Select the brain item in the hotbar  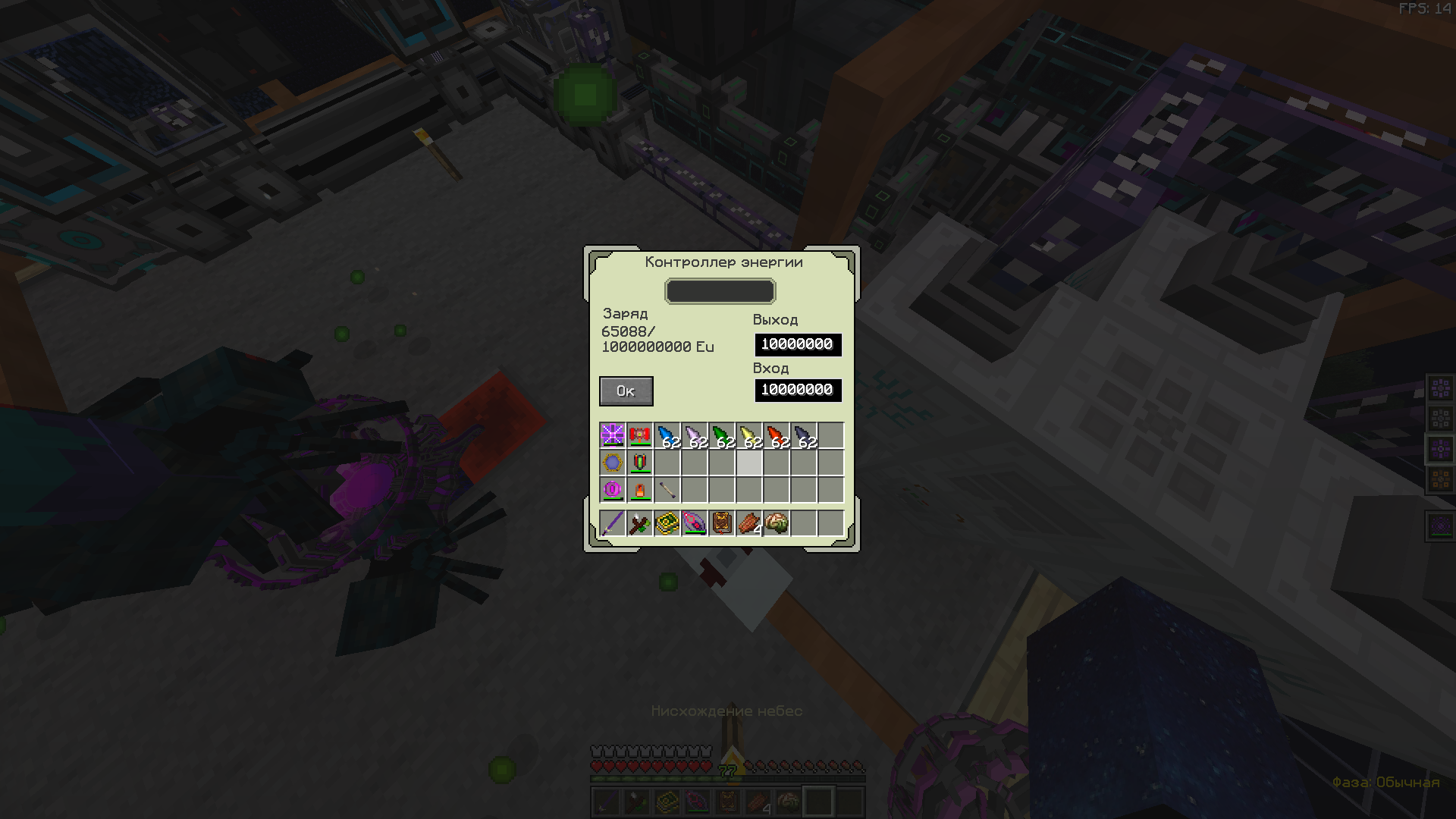[x=777, y=523]
